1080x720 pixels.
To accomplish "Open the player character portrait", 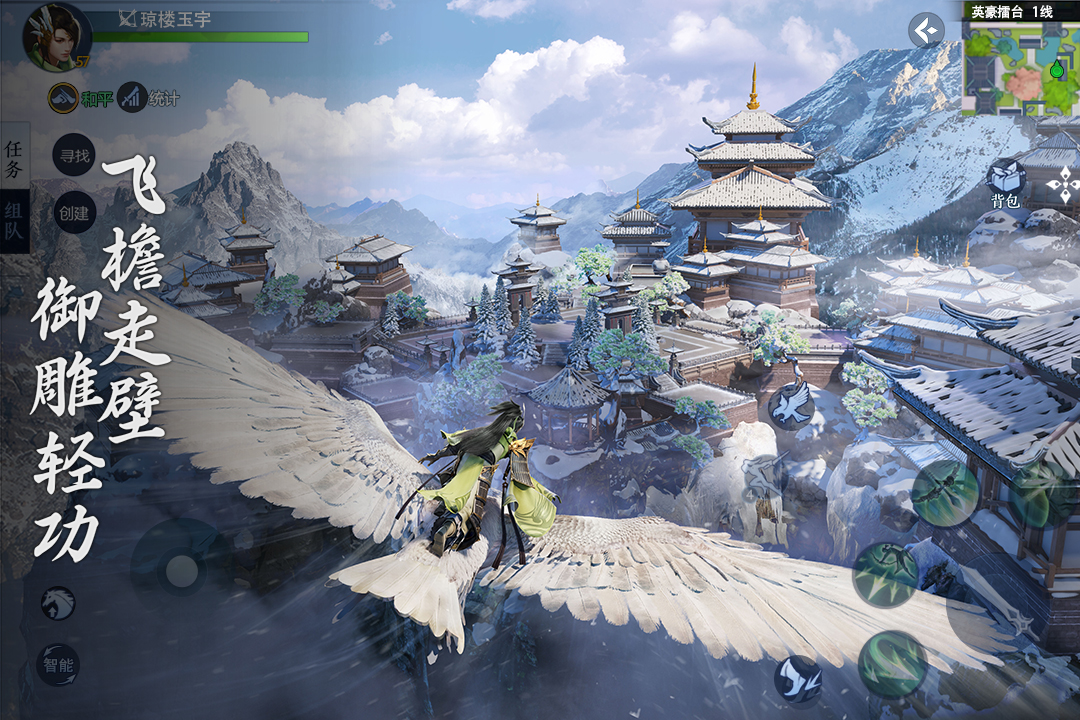I will 56,37.
